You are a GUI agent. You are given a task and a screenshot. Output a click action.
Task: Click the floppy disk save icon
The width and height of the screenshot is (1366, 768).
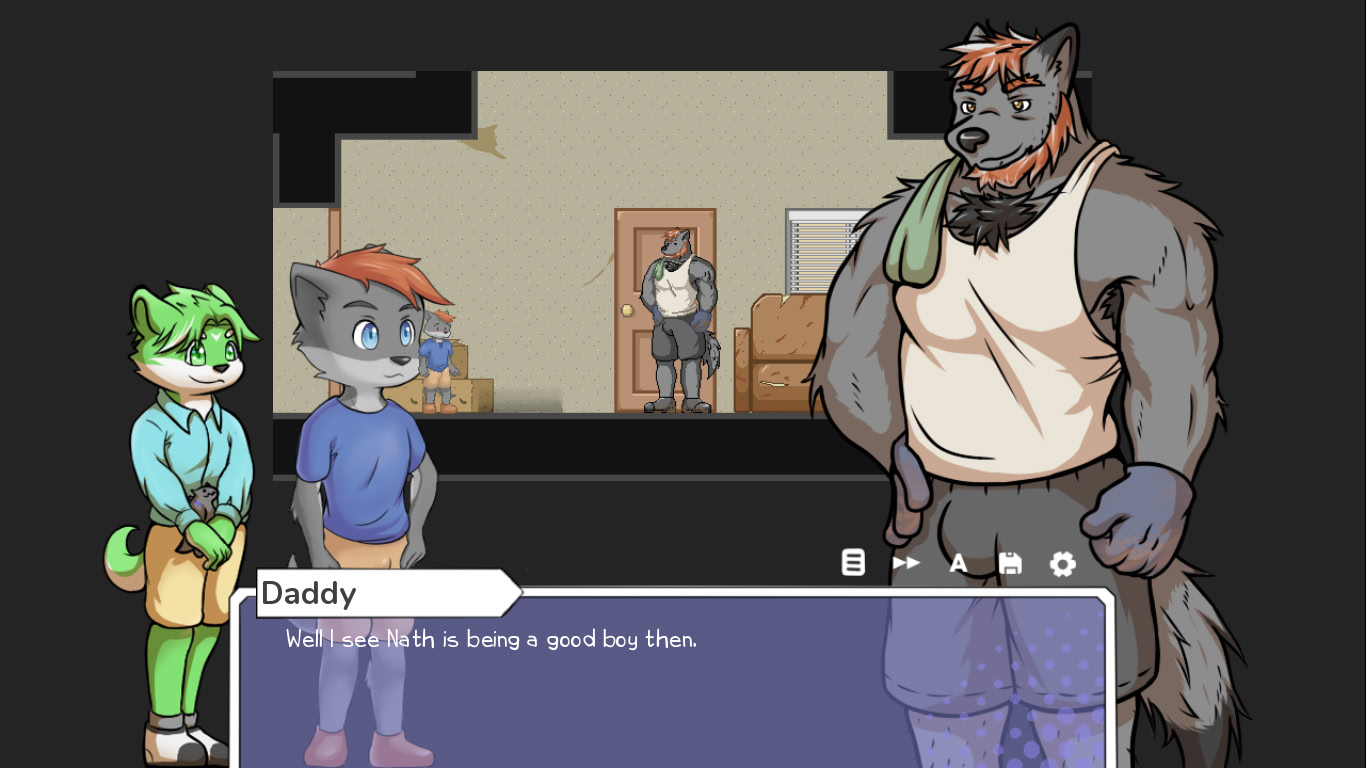(x=1010, y=563)
